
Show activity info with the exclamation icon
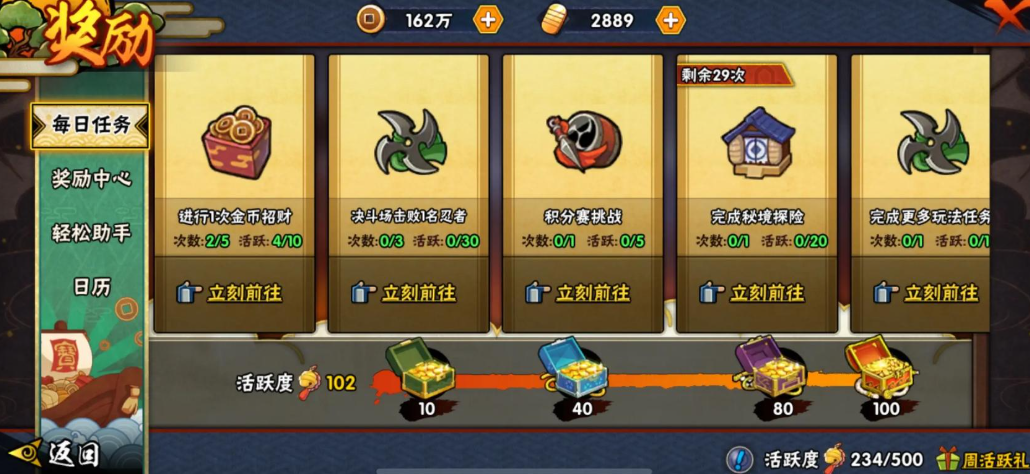point(740,459)
